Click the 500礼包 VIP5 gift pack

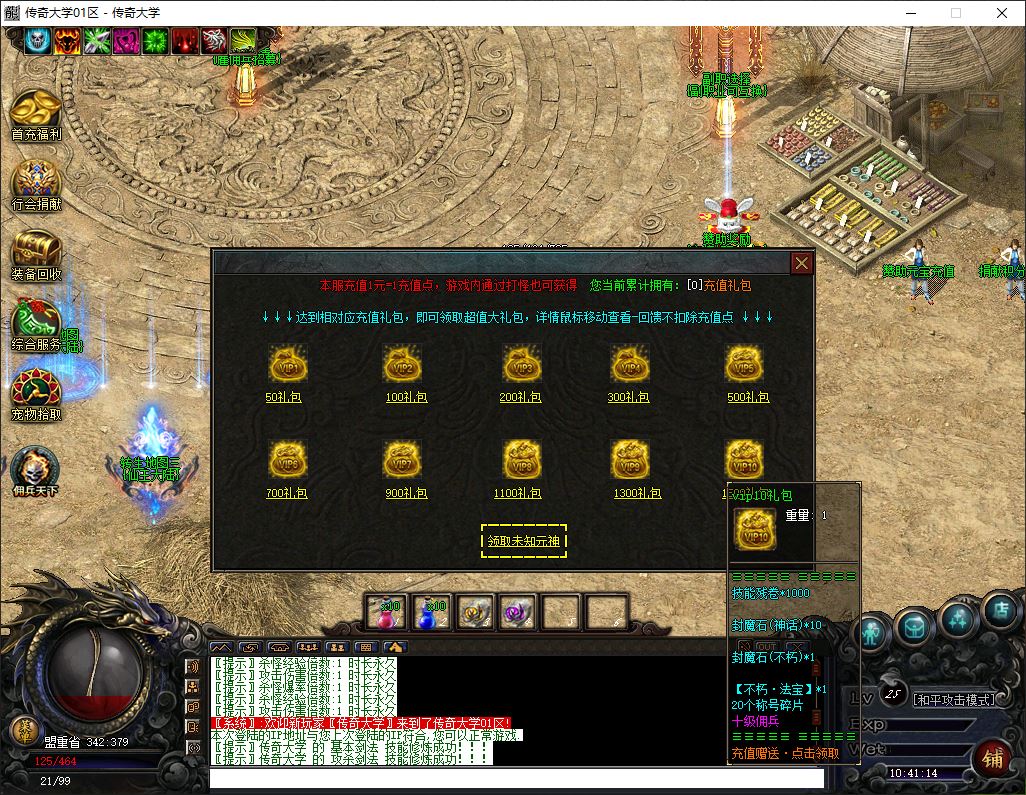coord(745,365)
